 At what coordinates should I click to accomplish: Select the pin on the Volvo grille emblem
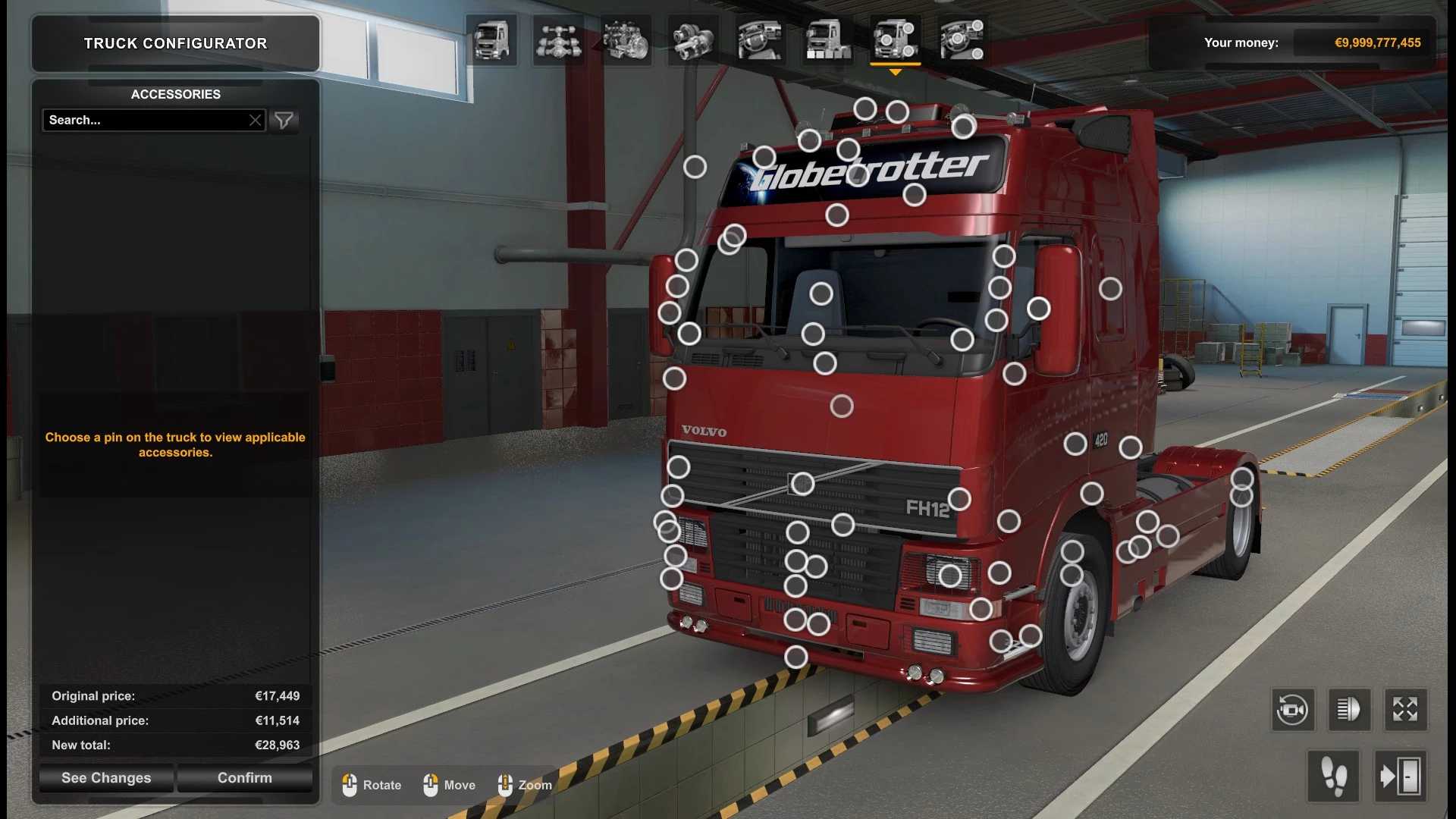[802, 484]
